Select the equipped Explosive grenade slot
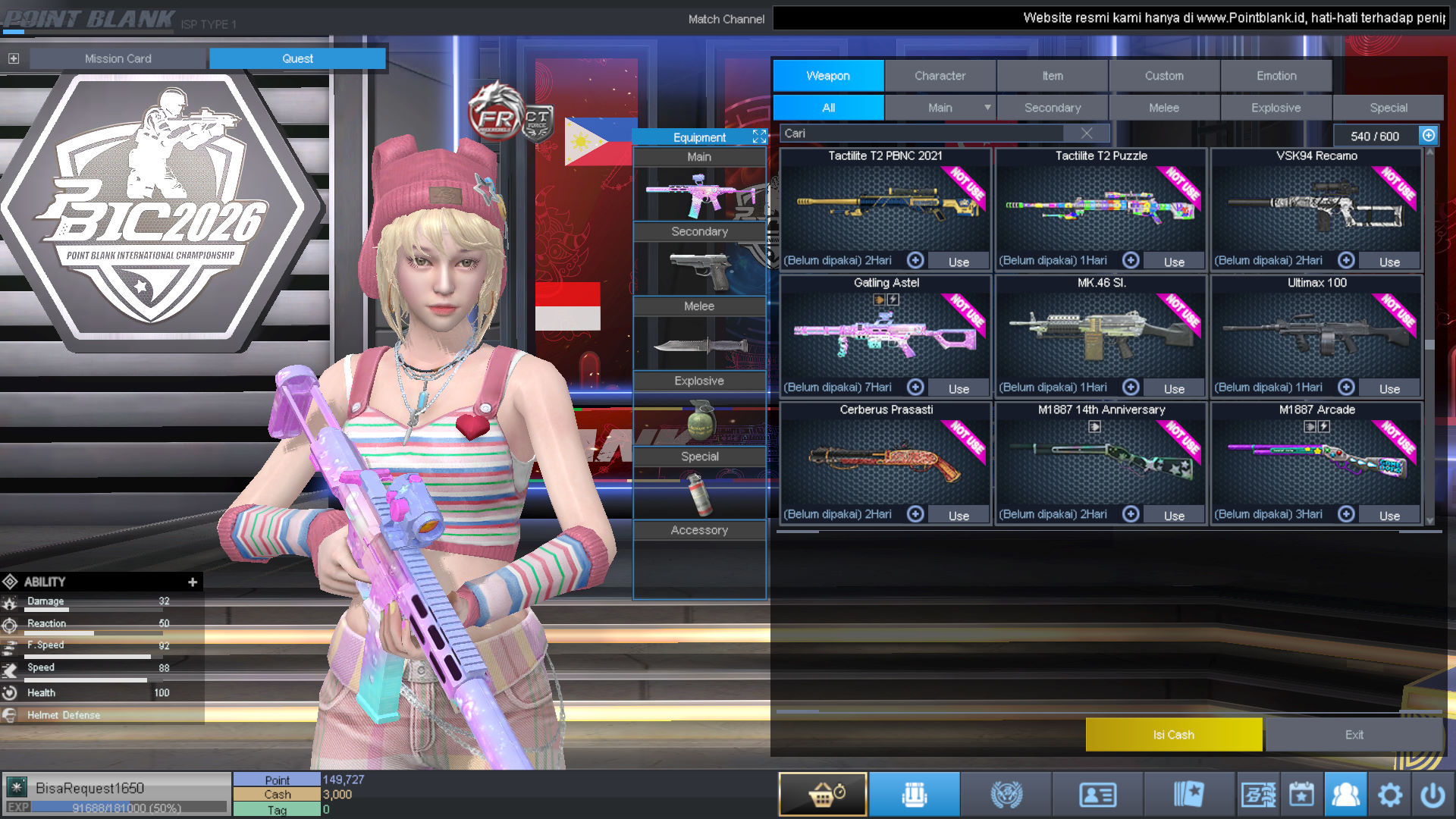This screenshot has width=1456, height=819. coord(699,419)
